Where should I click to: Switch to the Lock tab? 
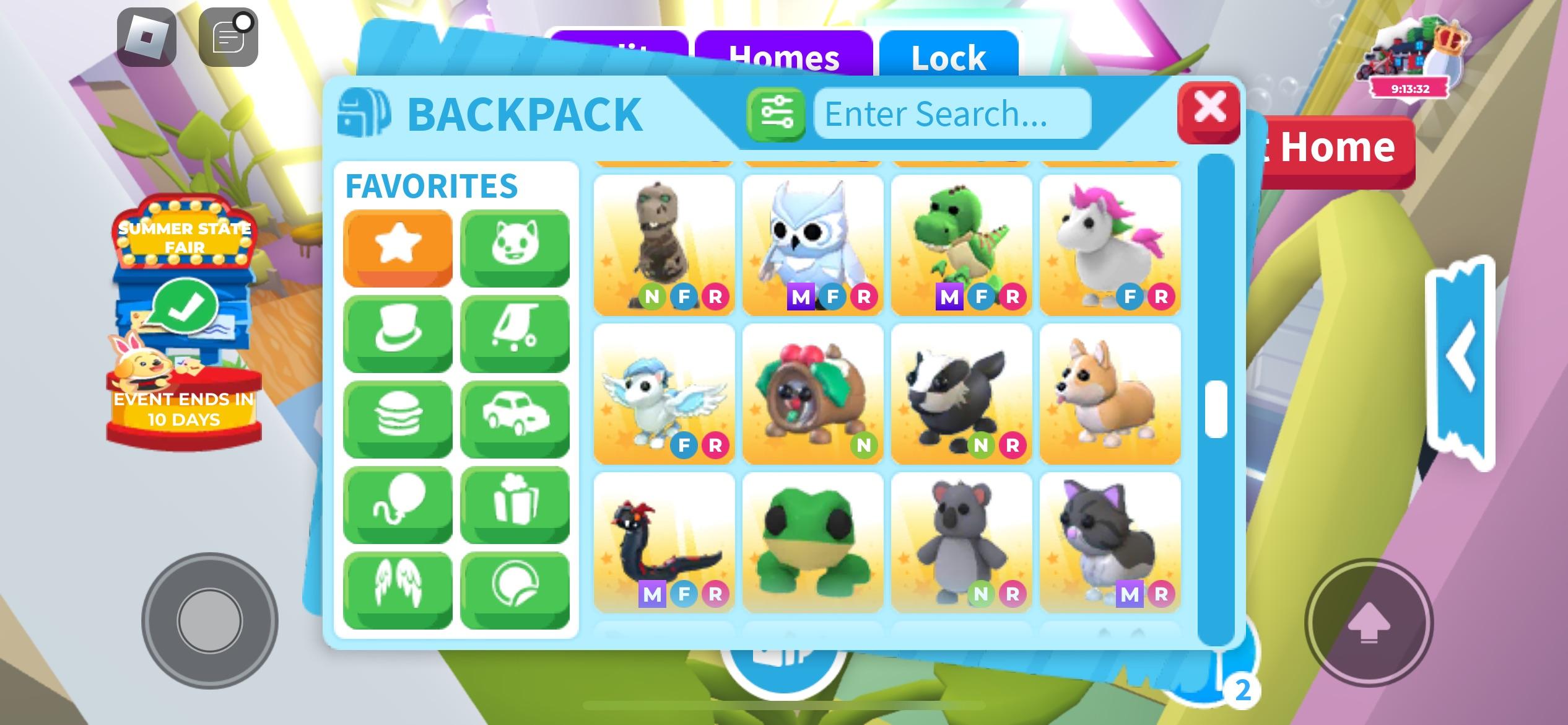[x=947, y=58]
